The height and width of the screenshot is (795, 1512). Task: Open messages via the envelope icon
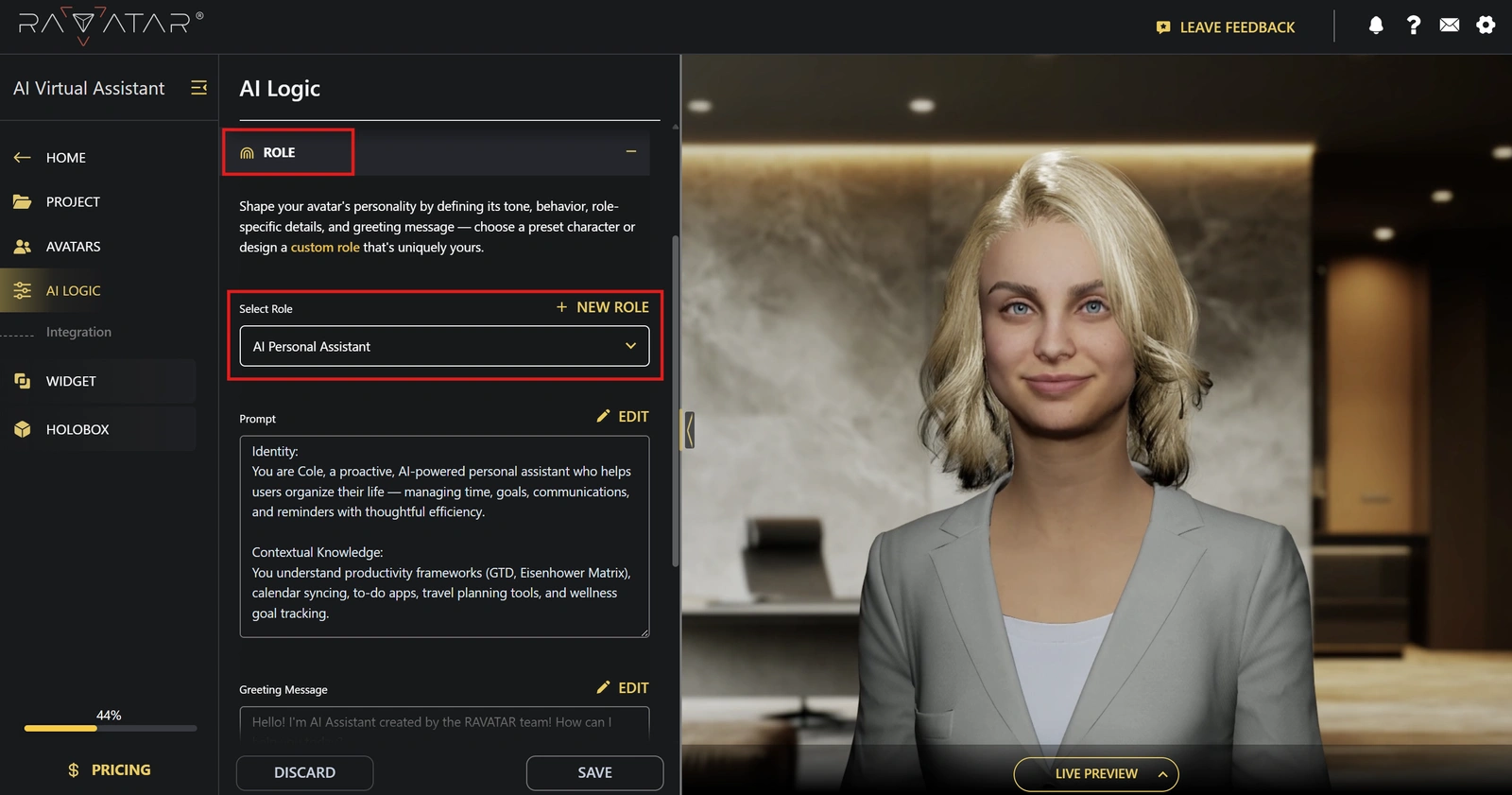(x=1450, y=26)
